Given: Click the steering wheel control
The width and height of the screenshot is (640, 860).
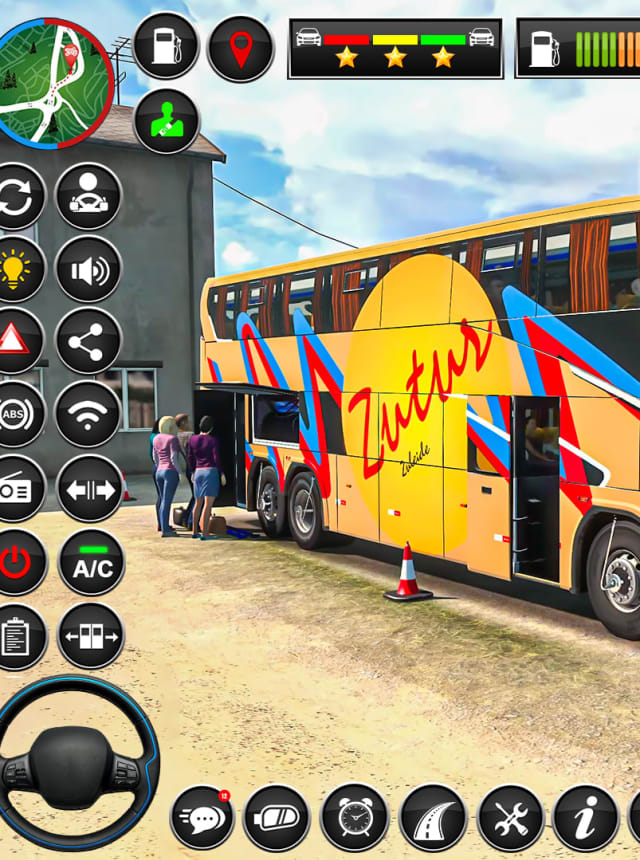Looking at the screenshot, I should [x=75, y=764].
